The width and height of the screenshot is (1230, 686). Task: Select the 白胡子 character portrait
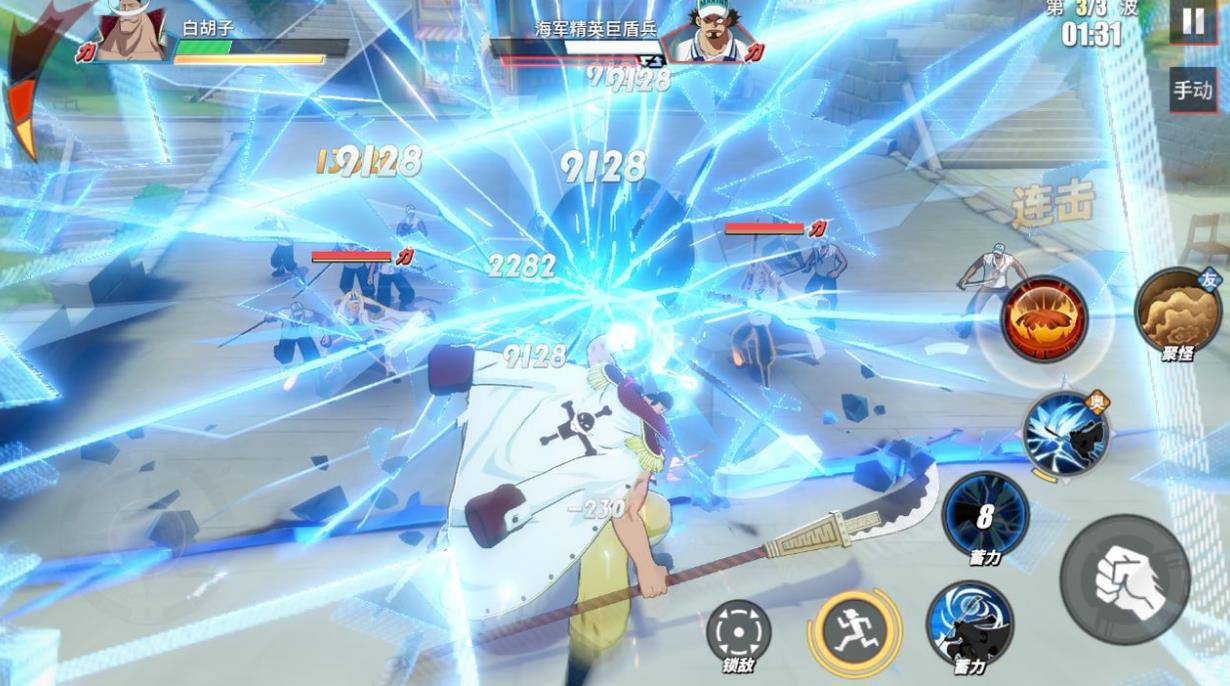point(132,32)
